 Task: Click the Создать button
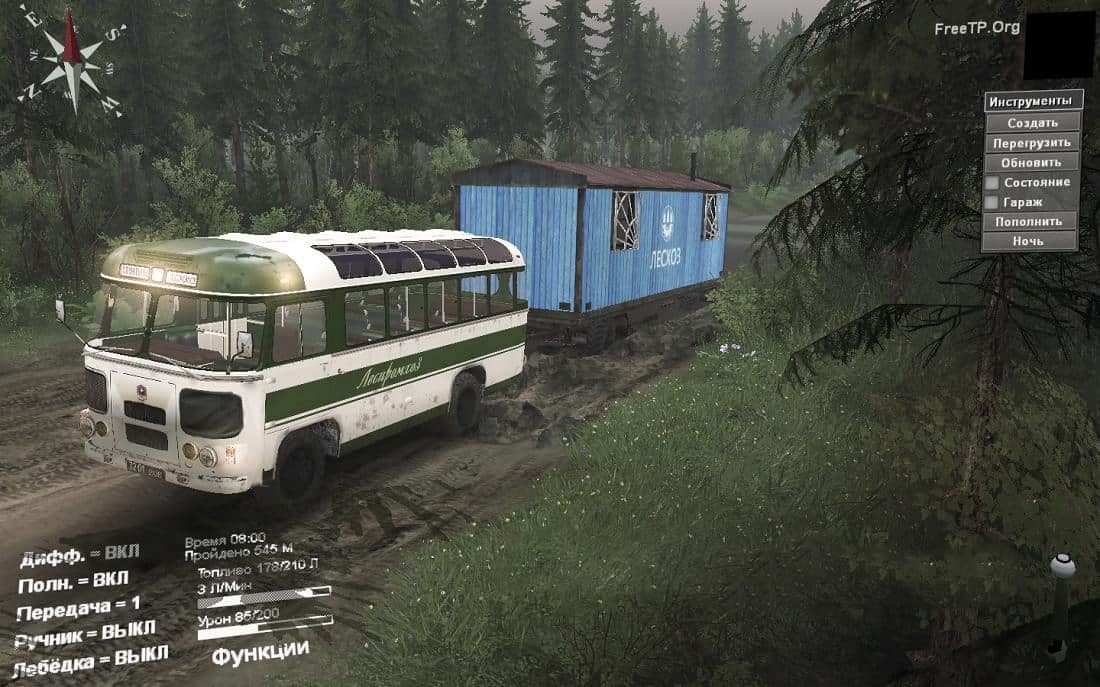(1032, 123)
